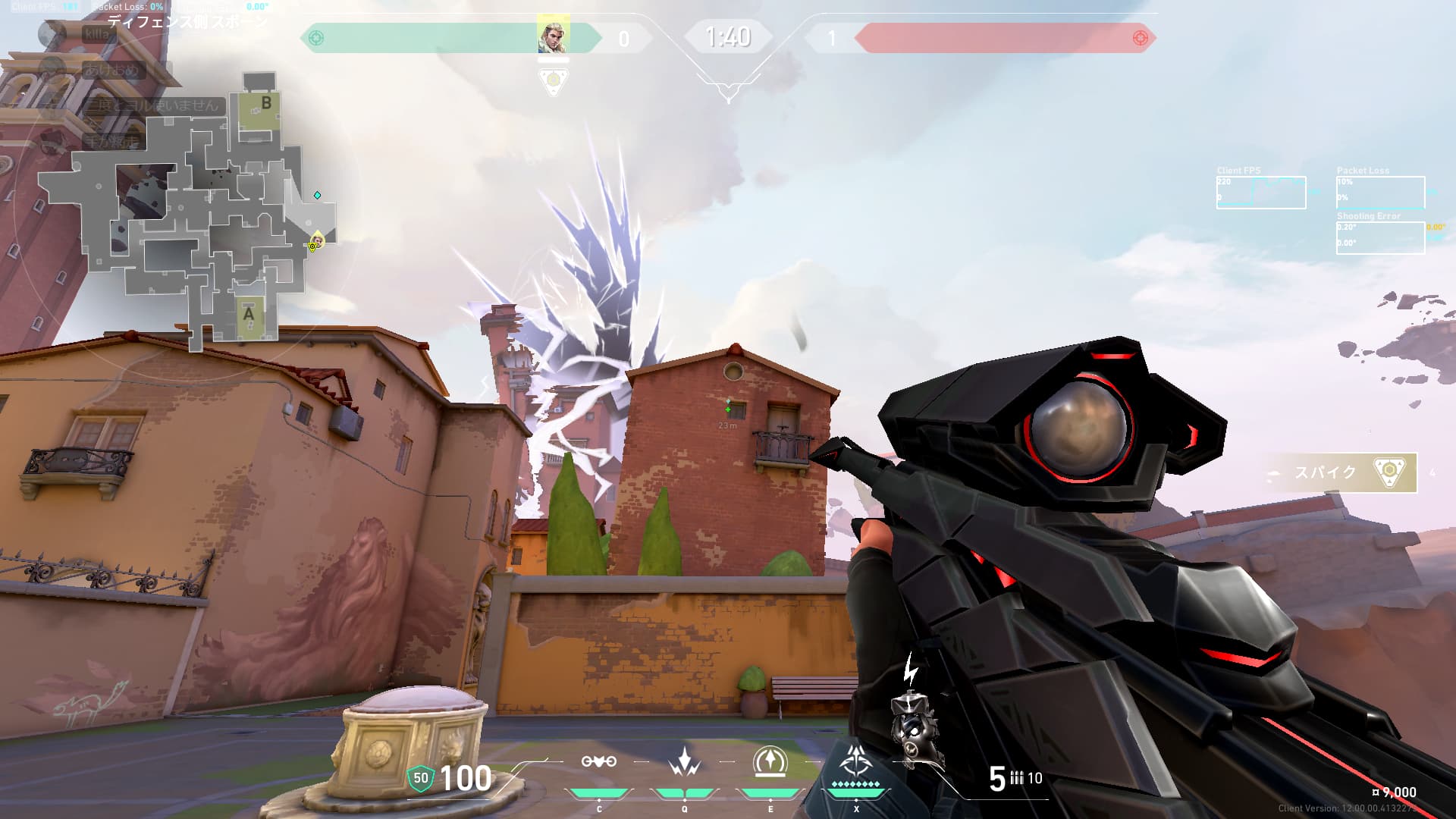Select the スパイク (Spike) inventory entry
This screenshot has height=819, width=1456.
[1341, 472]
